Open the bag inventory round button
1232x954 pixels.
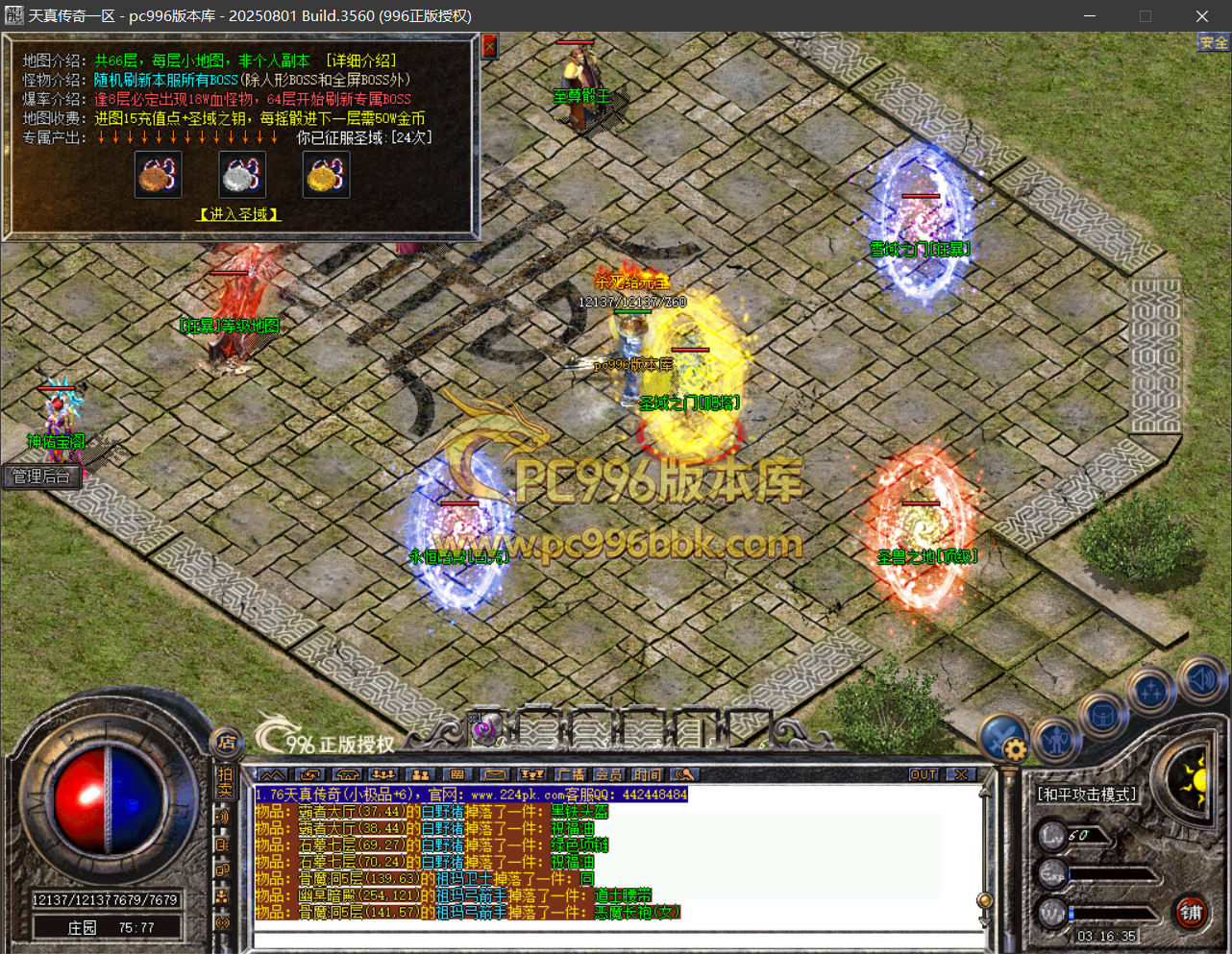(x=1101, y=716)
